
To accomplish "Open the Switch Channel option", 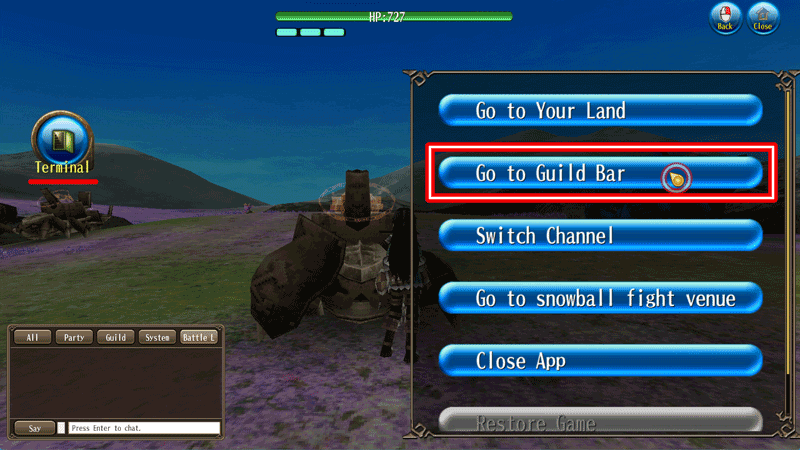I will (x=600, y=236).
